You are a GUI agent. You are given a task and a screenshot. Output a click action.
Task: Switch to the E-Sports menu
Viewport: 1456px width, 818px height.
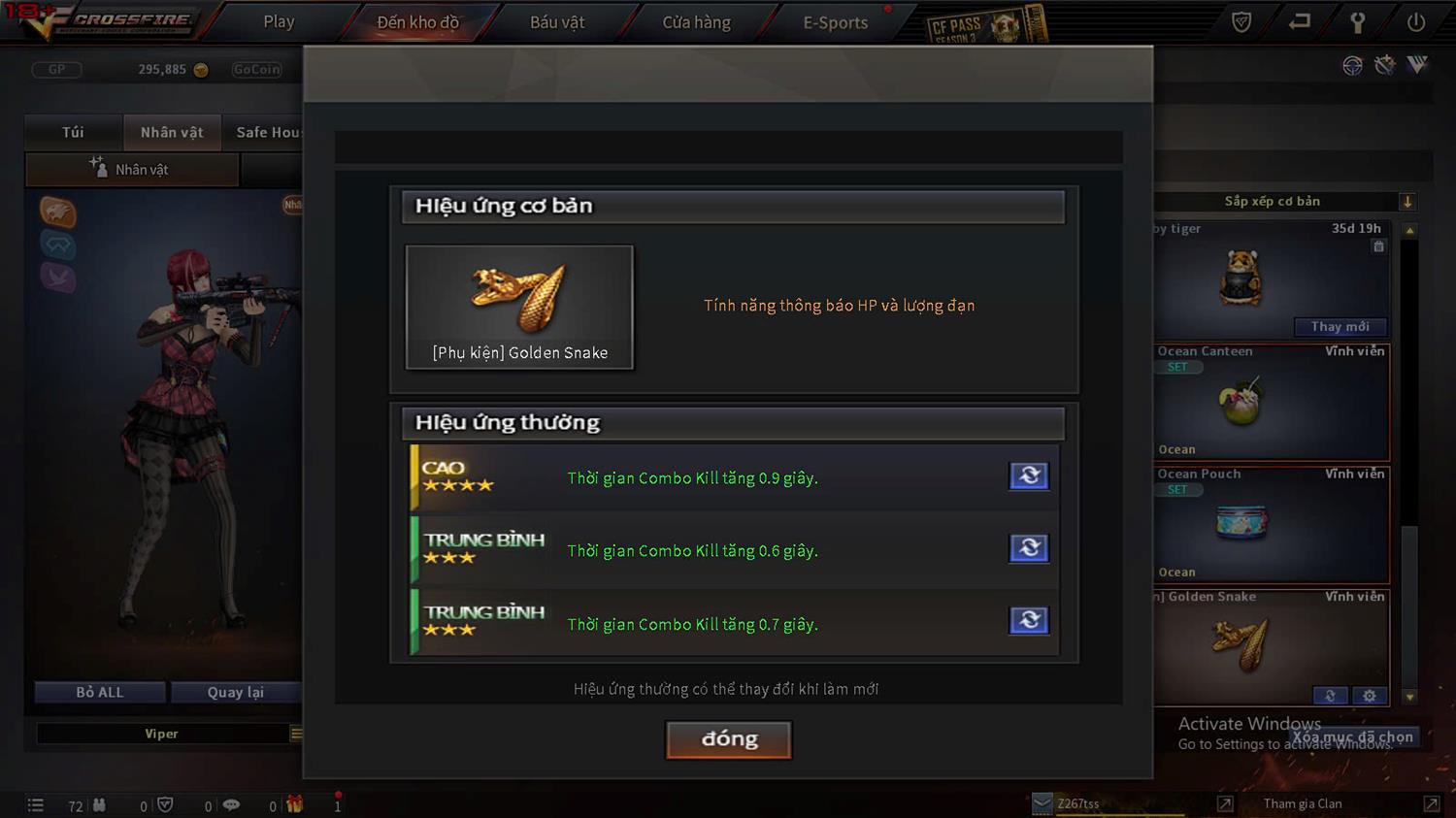coord(835,21)
